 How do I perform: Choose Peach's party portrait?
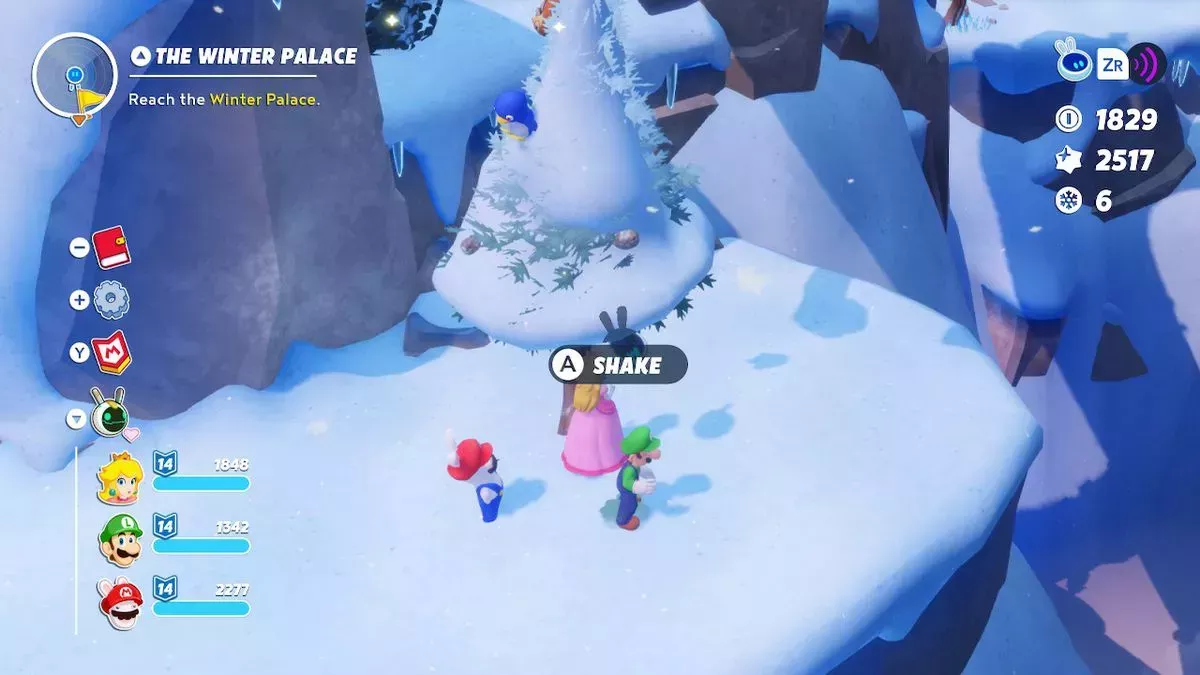click(x=120, y=477)
